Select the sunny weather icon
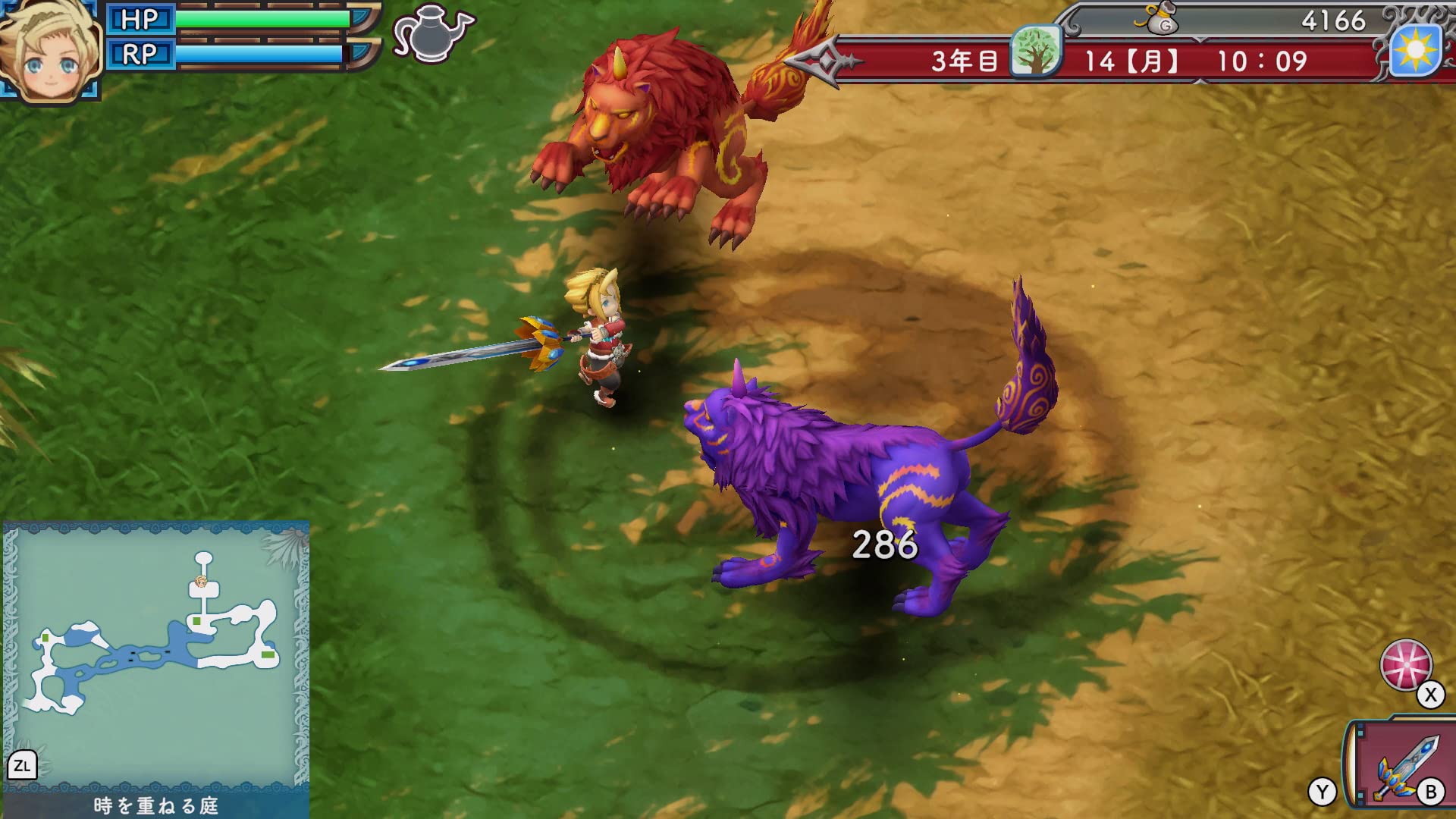This screenshot has height=819, width=1456. [x=1416, y=52]
